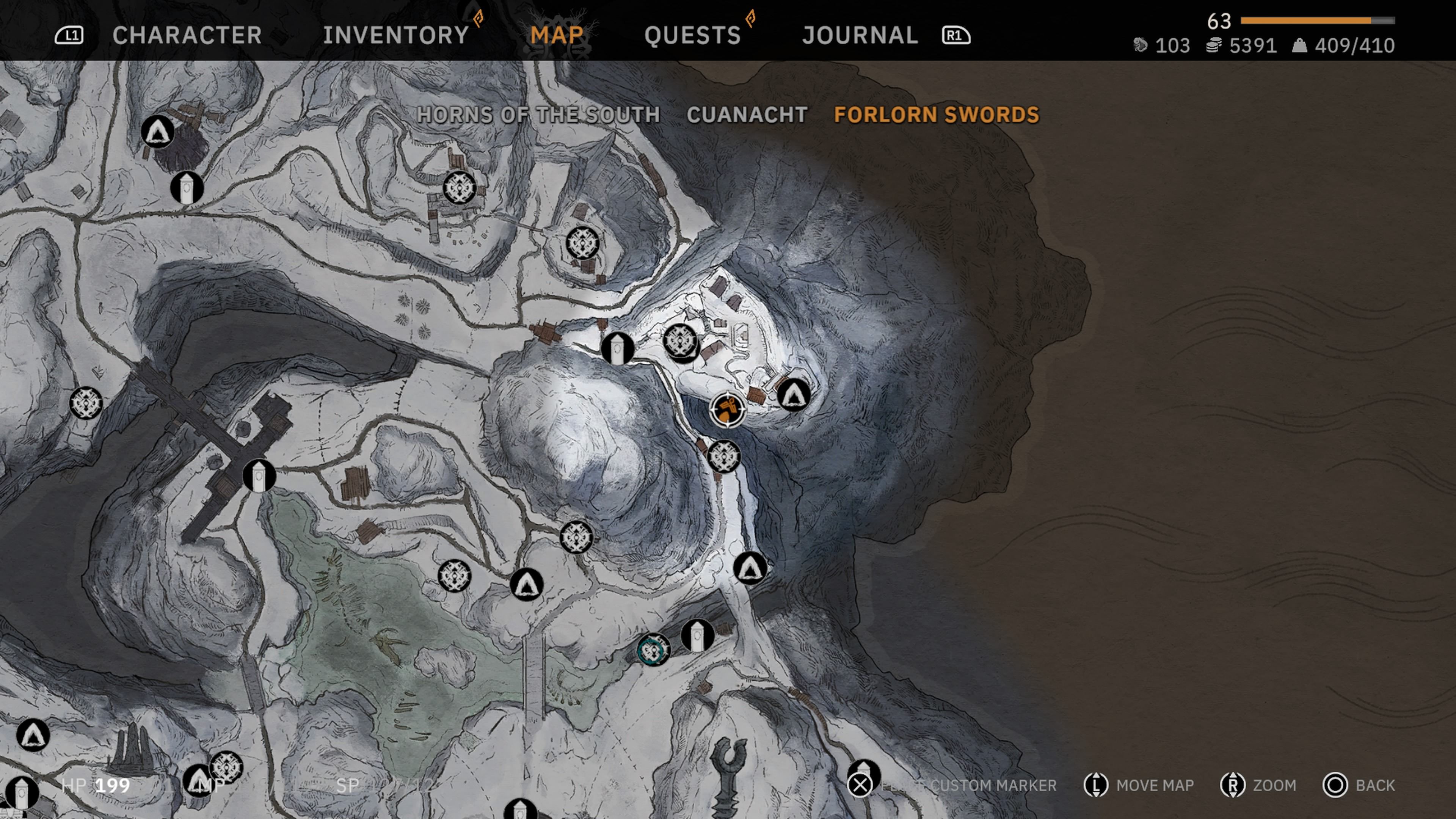Open the Journal tab

pyautogui.click(x=860, y=35)
